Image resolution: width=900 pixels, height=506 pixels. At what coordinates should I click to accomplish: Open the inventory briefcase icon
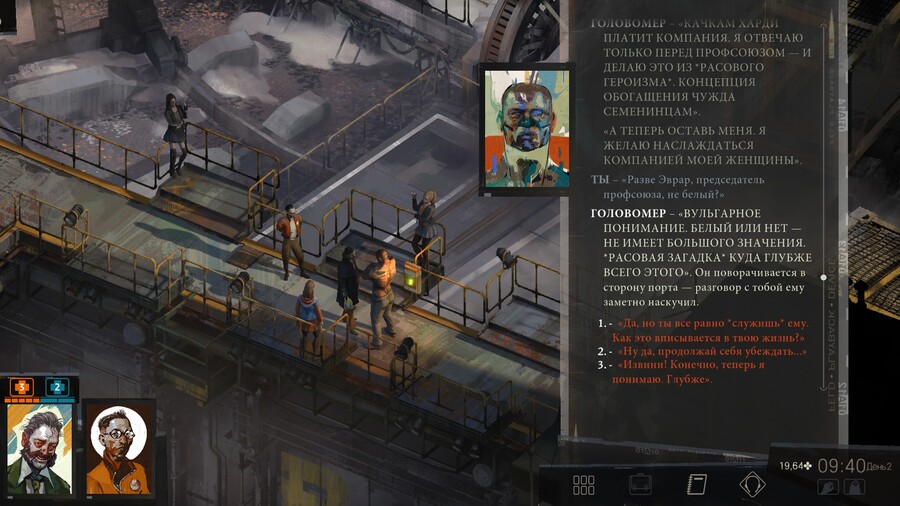coord(640,485)
